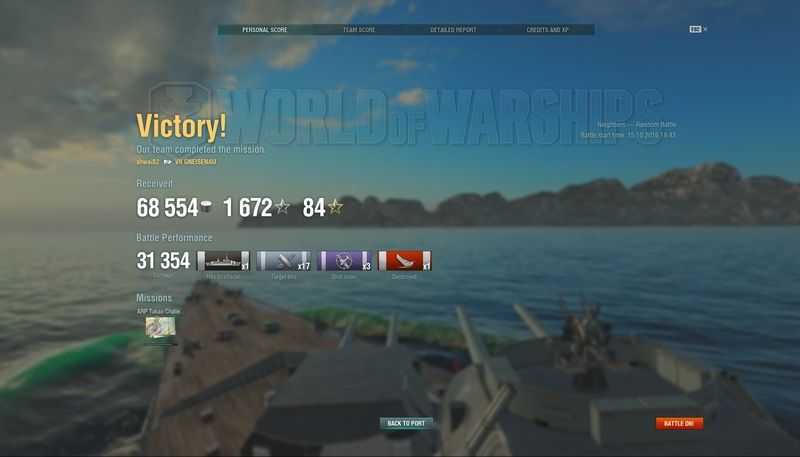Select the Hits to citadel ribbon

(x=223, y=261)
